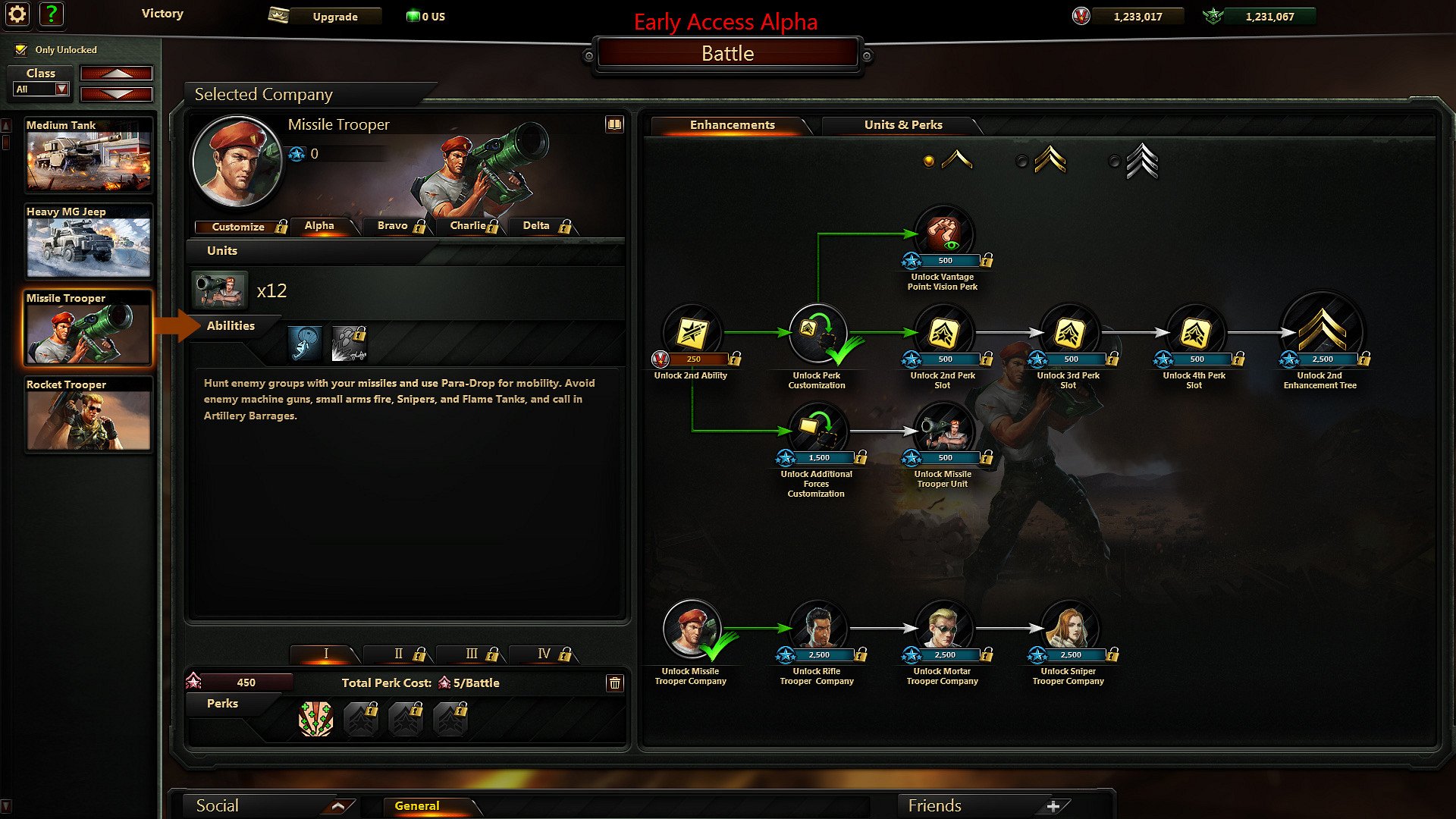
Task: Open the Class filter dropdown
Action: coord(62,89)
